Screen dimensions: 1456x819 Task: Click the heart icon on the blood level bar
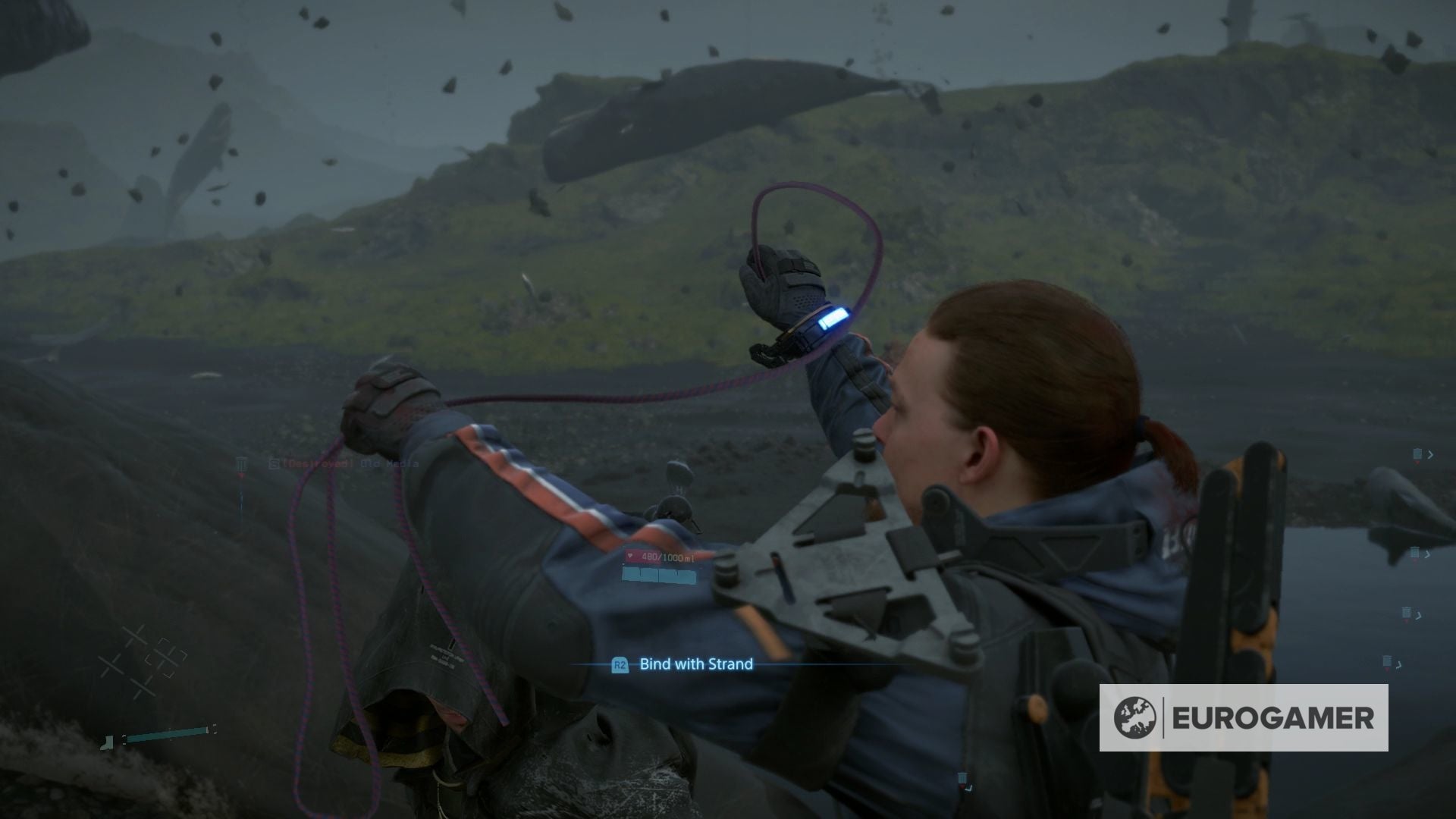pyautogui.click(x=629, y=556)
